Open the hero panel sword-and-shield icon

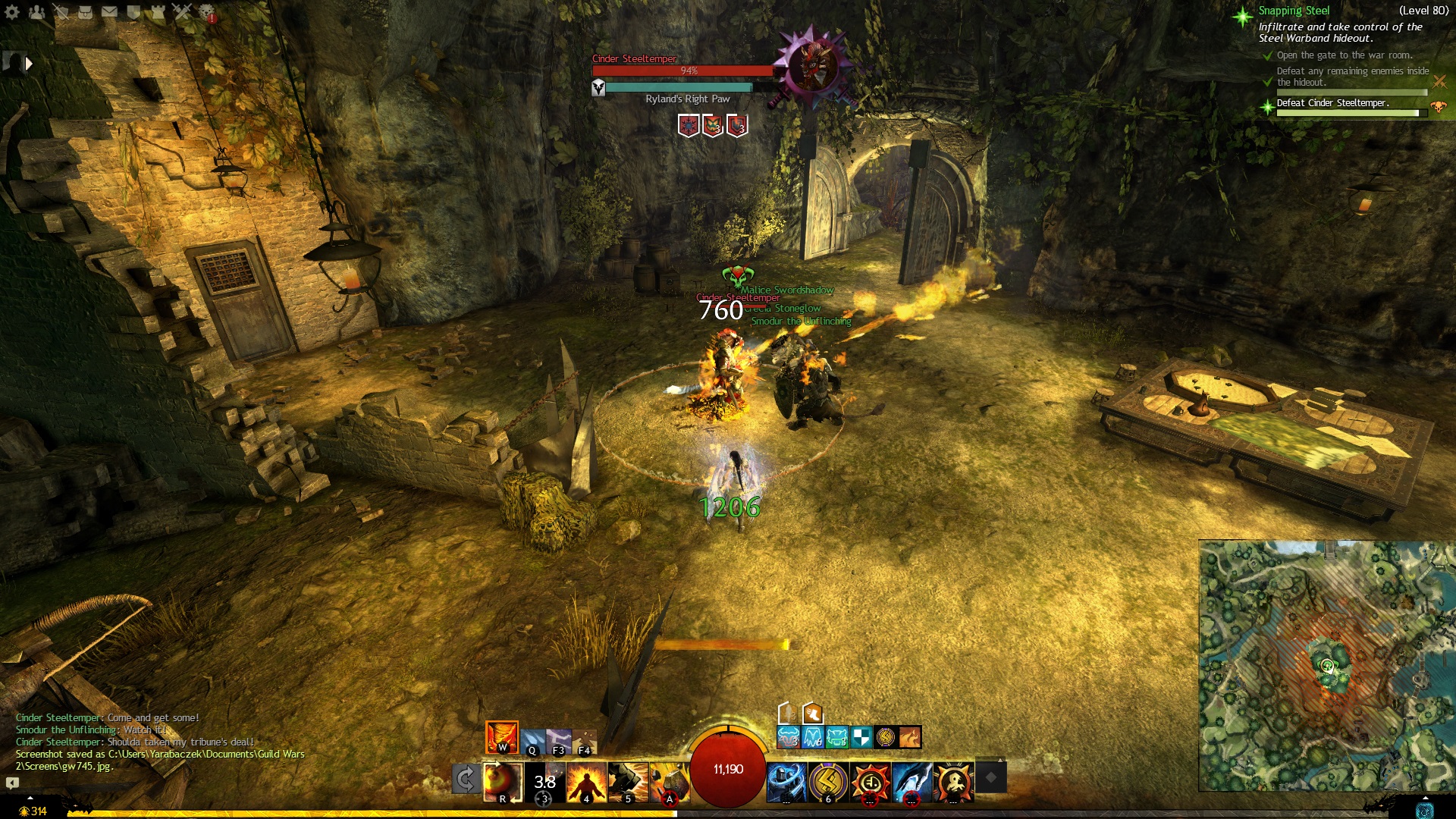(61, 12)
